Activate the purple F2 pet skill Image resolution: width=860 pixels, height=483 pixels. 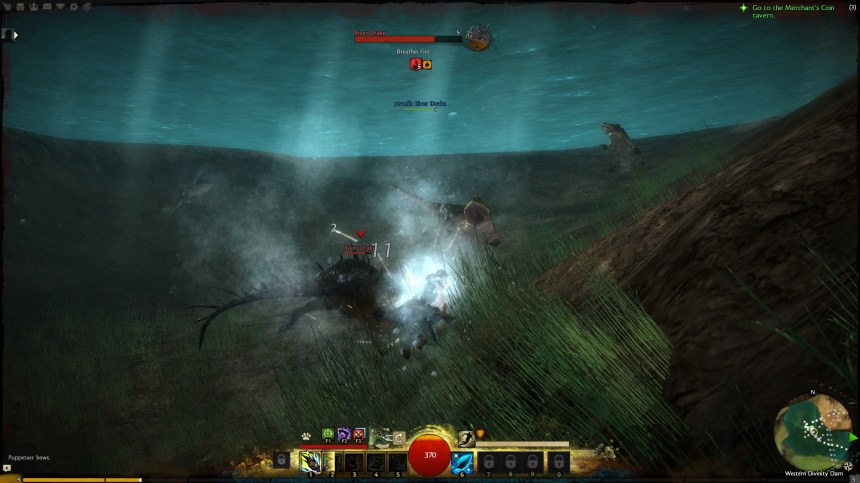pyautogui.click(x=343, y=435)
